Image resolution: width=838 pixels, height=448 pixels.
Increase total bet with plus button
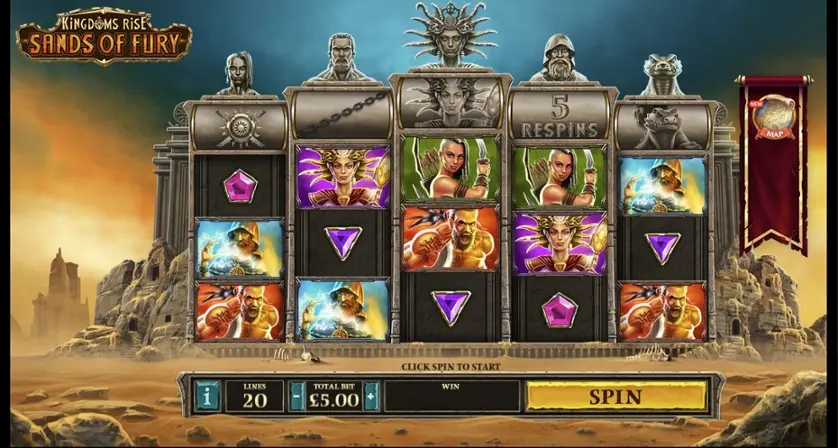(x=371, y=396)
